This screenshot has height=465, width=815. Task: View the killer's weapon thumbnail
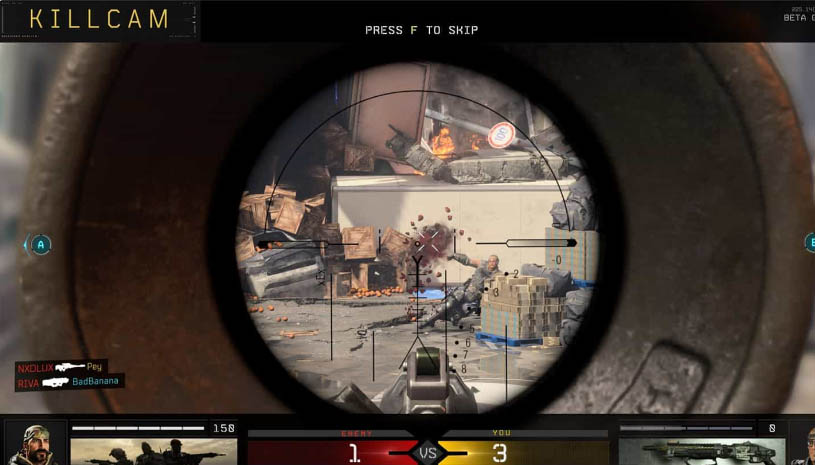(690, 451)
